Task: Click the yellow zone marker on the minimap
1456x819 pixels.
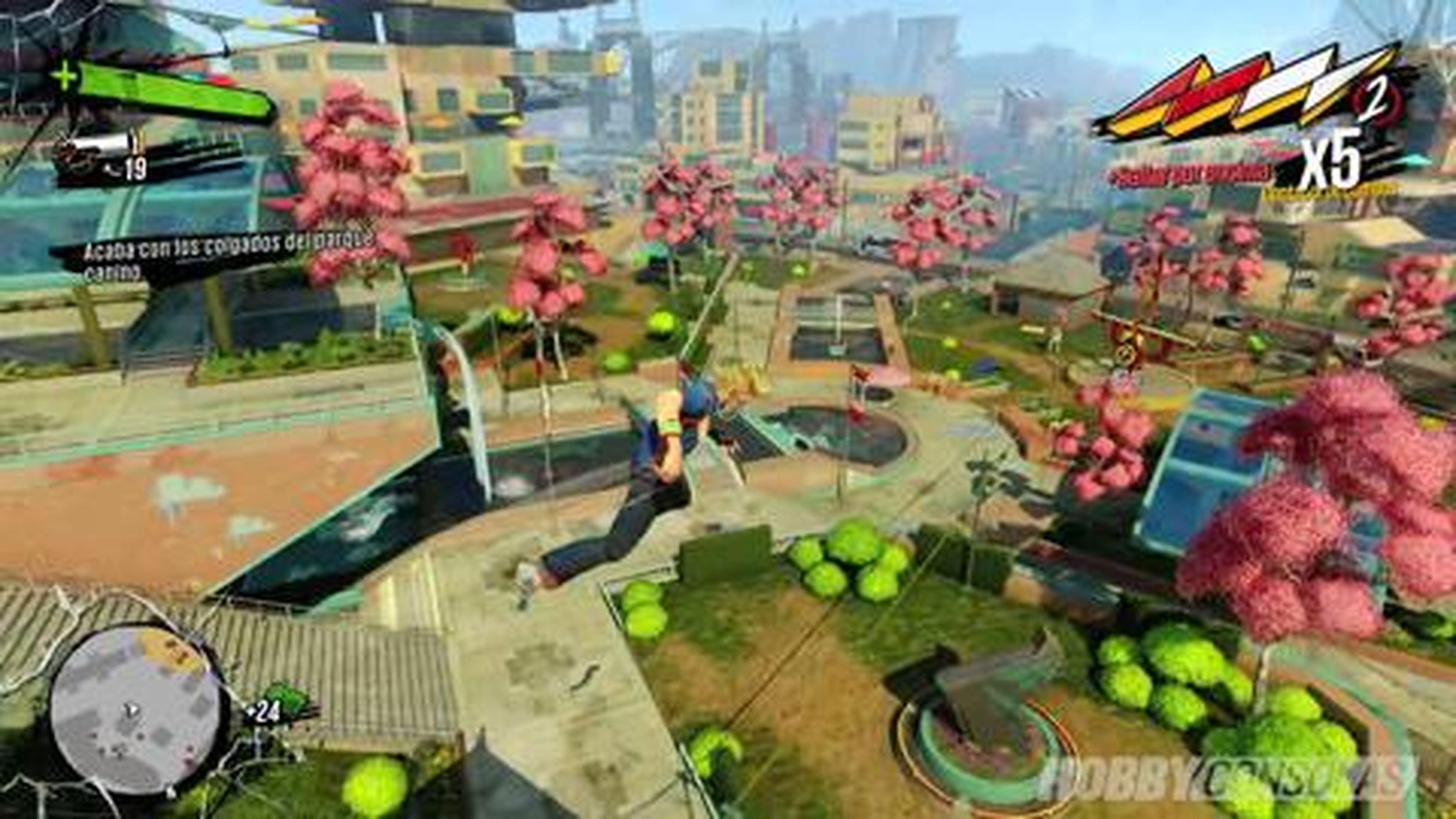Action: pyautogui.click(x=169, y=650)
